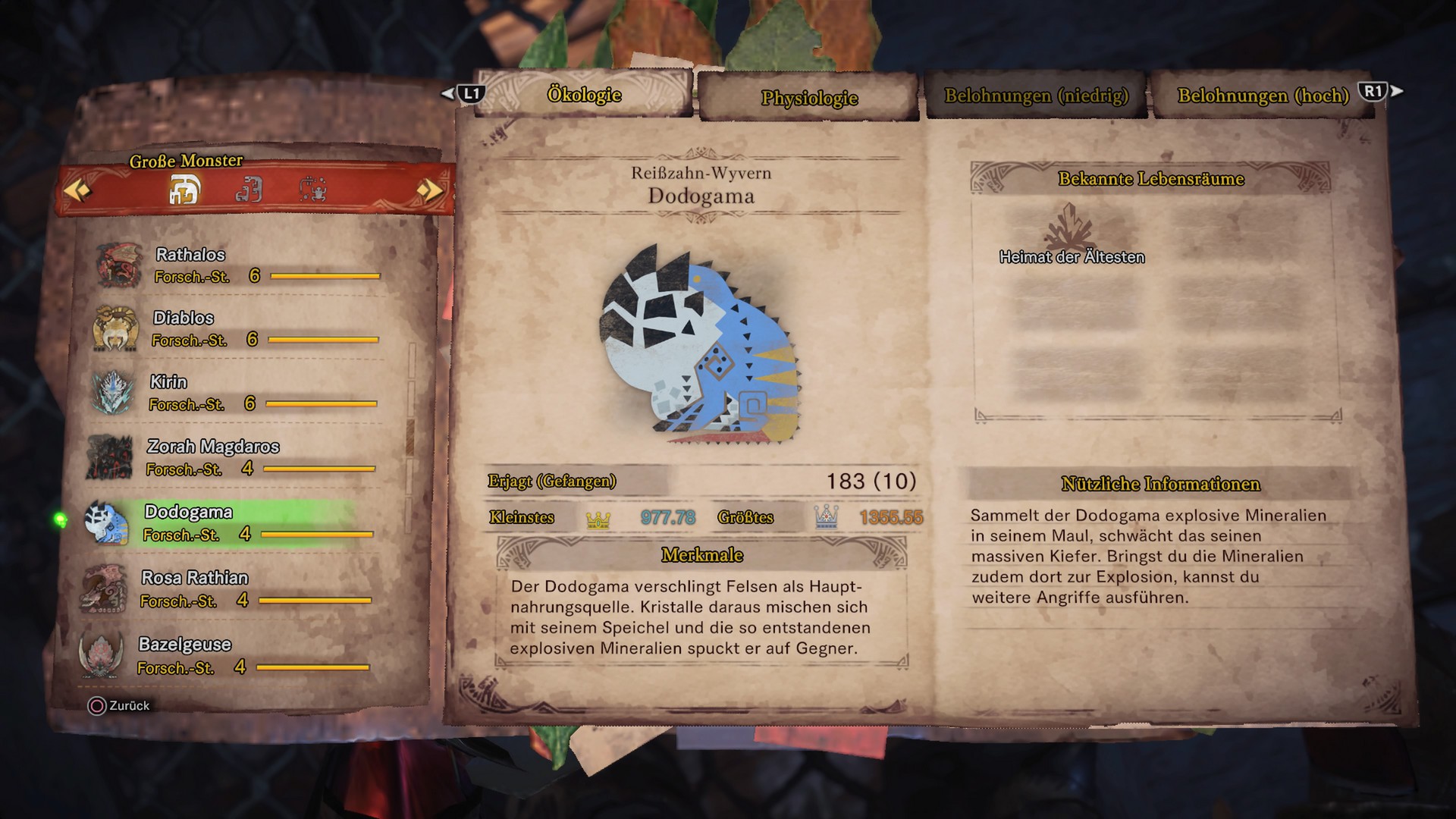The height and width of the screenshot is (819, 1456).
Task: Choose Rosa Rathian in the list
Action: (227, 589)
